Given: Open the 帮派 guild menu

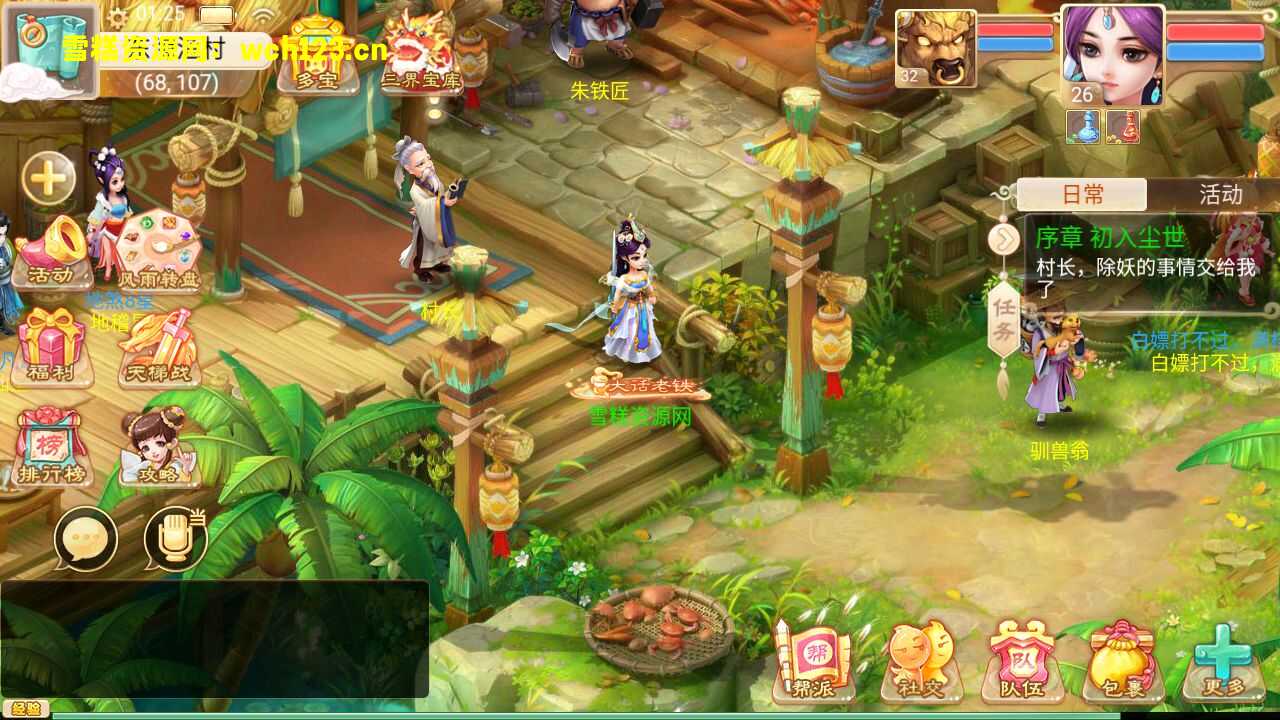Looking at the screenshot, I should (x=813, y=660).
